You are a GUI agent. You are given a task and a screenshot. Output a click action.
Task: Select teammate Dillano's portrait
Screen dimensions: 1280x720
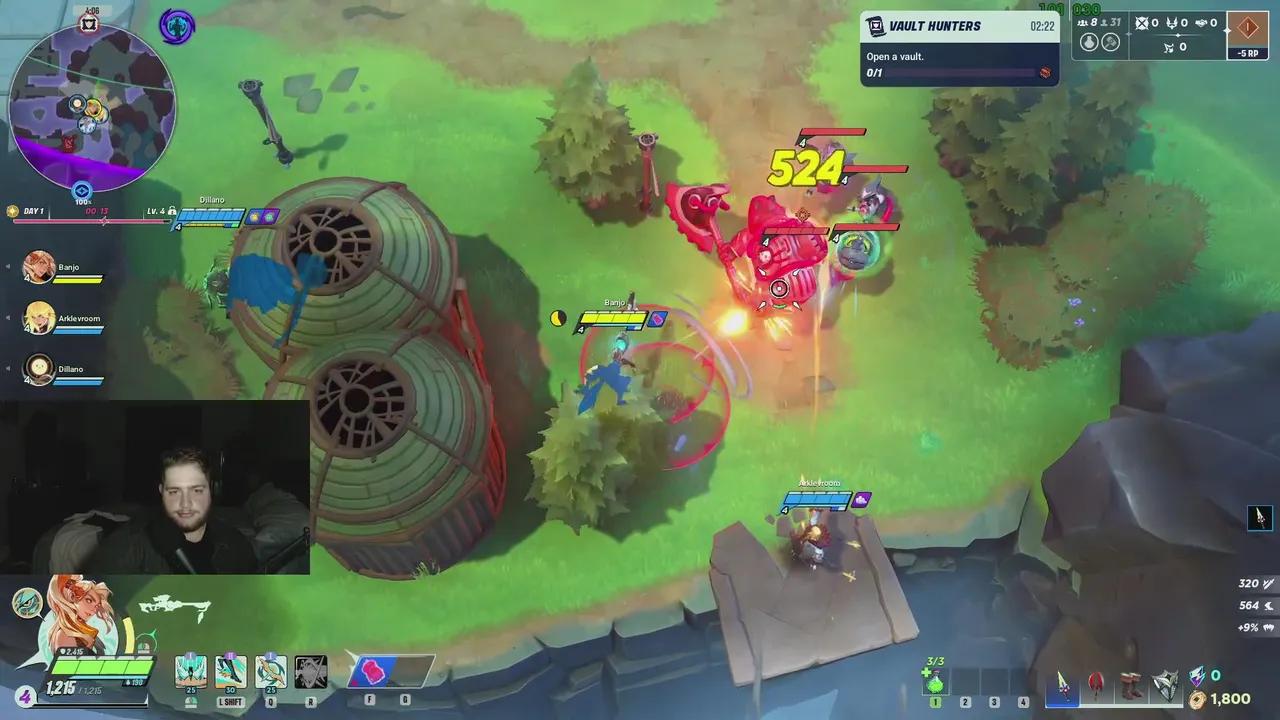pyautogui.click(x=39, y=369)
